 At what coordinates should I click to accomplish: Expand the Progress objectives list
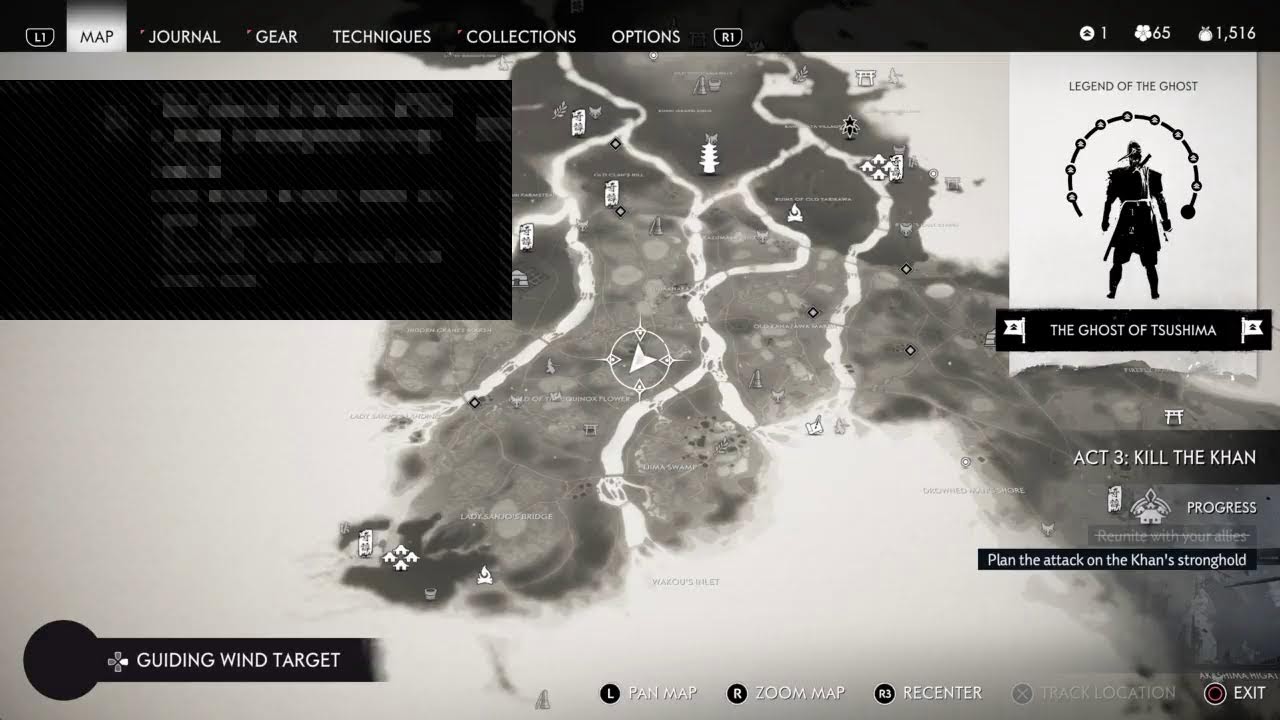pyautogui.click(x=1221, y=507)
